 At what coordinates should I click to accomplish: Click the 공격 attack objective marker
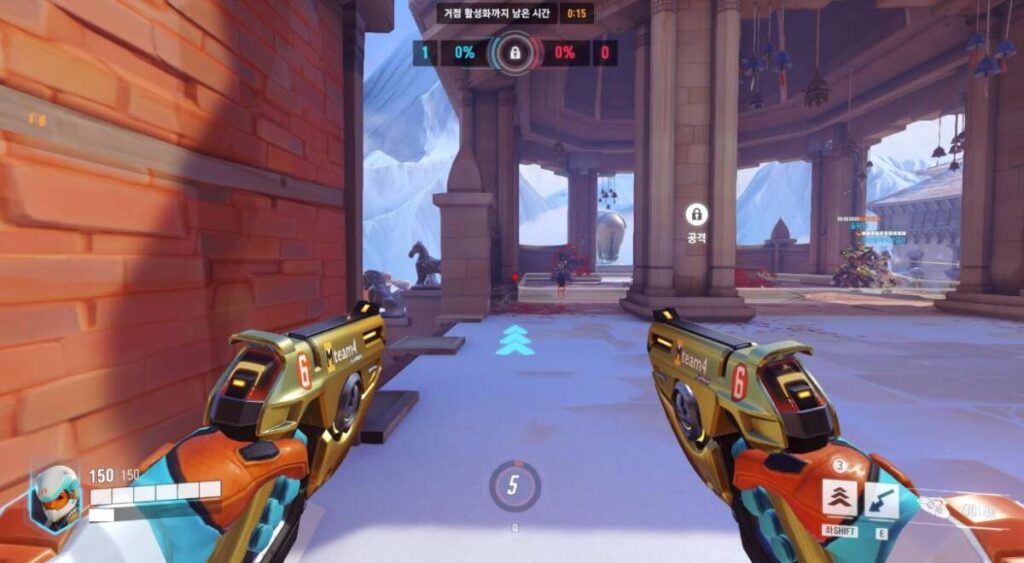tap(696, 214)
